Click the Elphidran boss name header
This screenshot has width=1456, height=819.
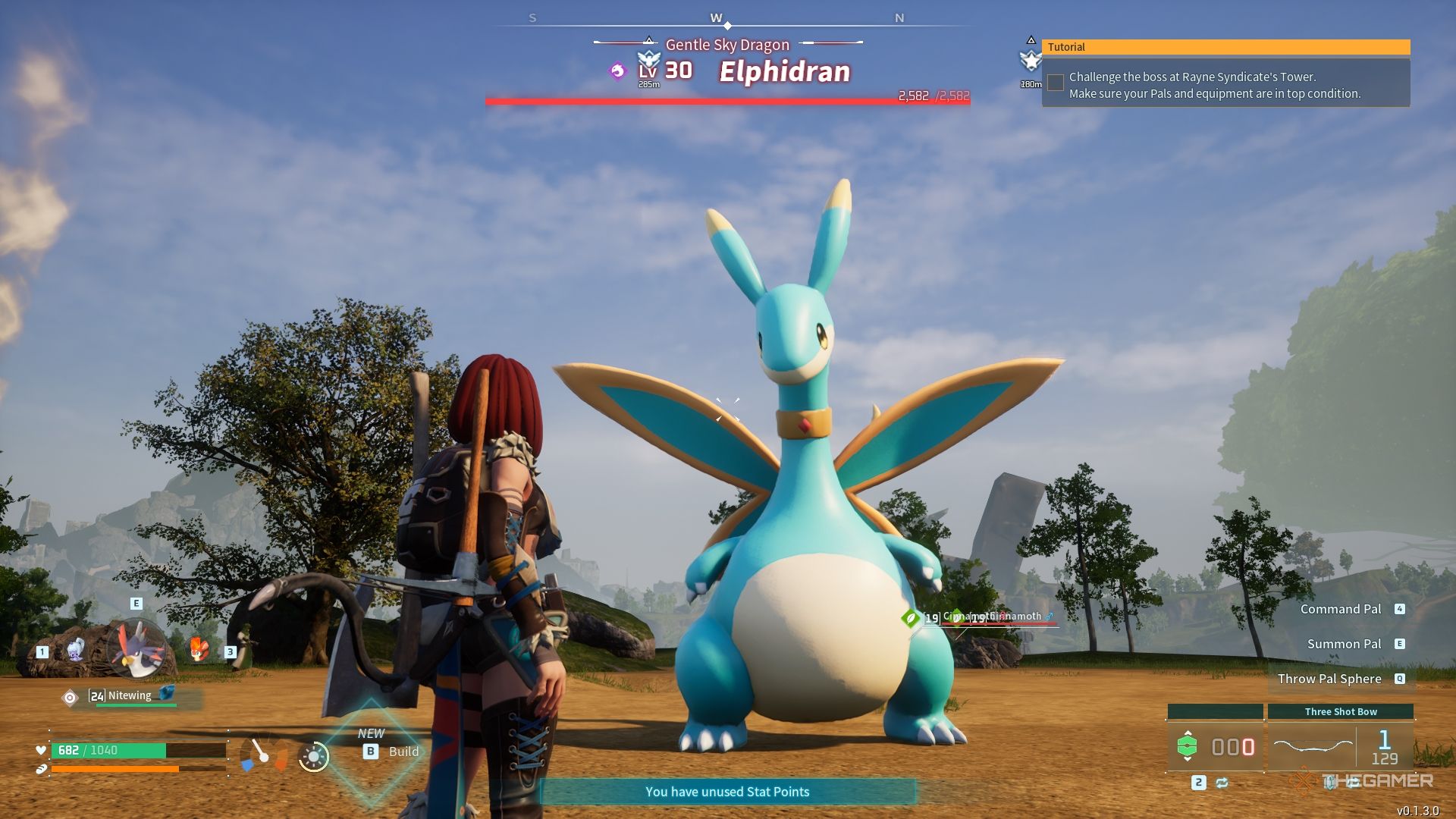click(x=784, y=71)
